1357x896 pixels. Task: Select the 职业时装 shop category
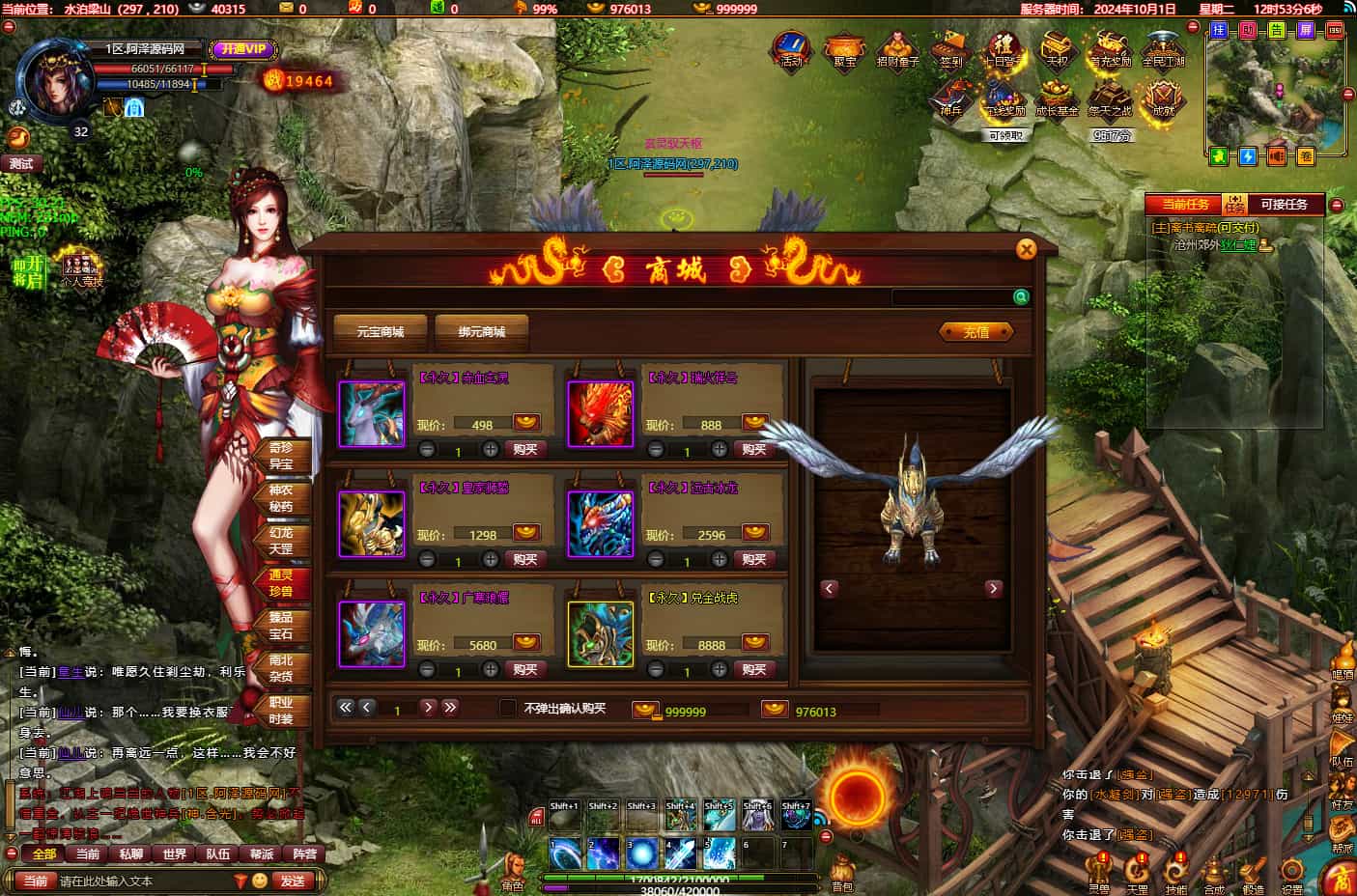(280, 711)
